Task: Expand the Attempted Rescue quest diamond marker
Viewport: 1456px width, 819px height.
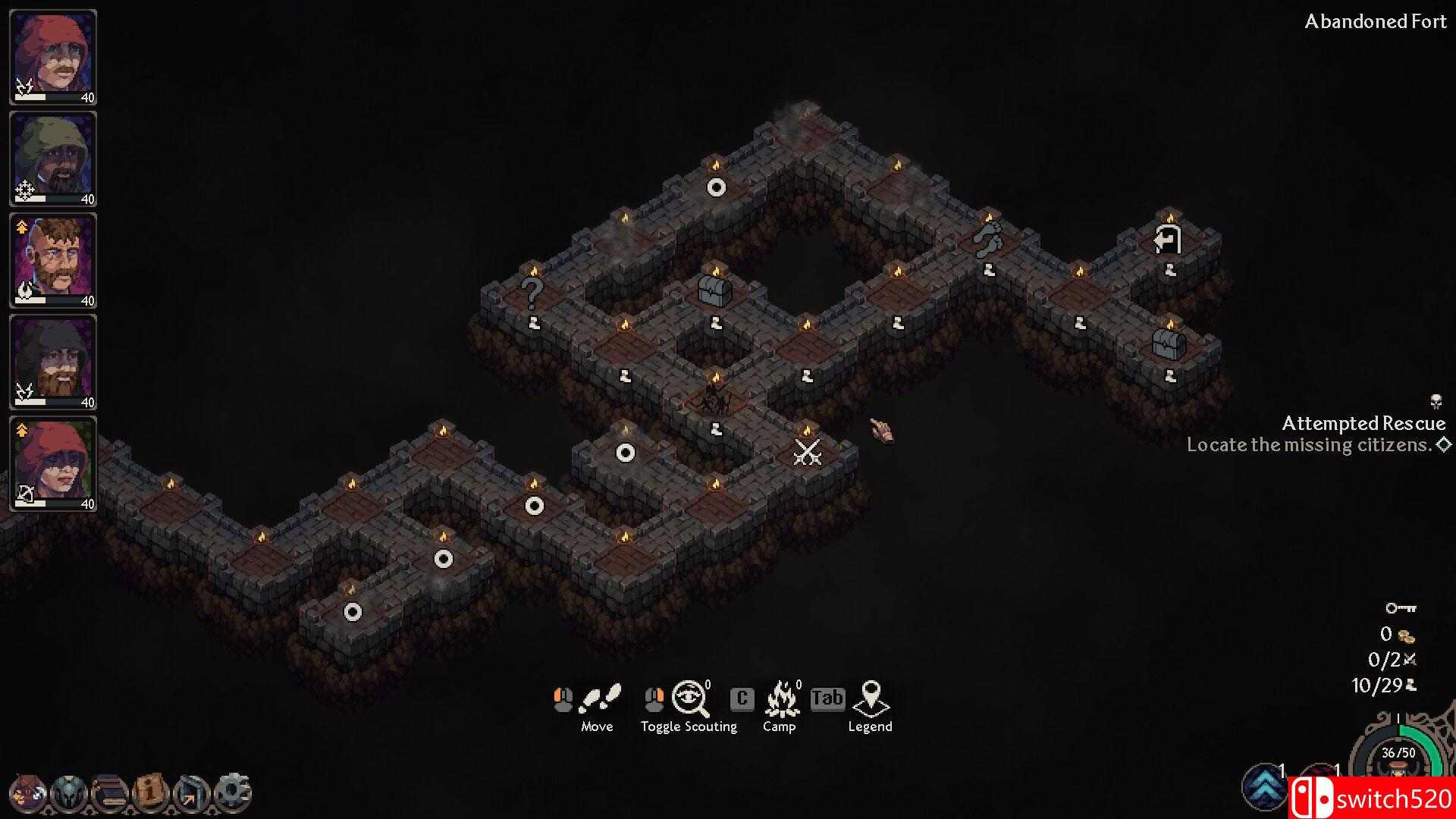Action: 1444,446
